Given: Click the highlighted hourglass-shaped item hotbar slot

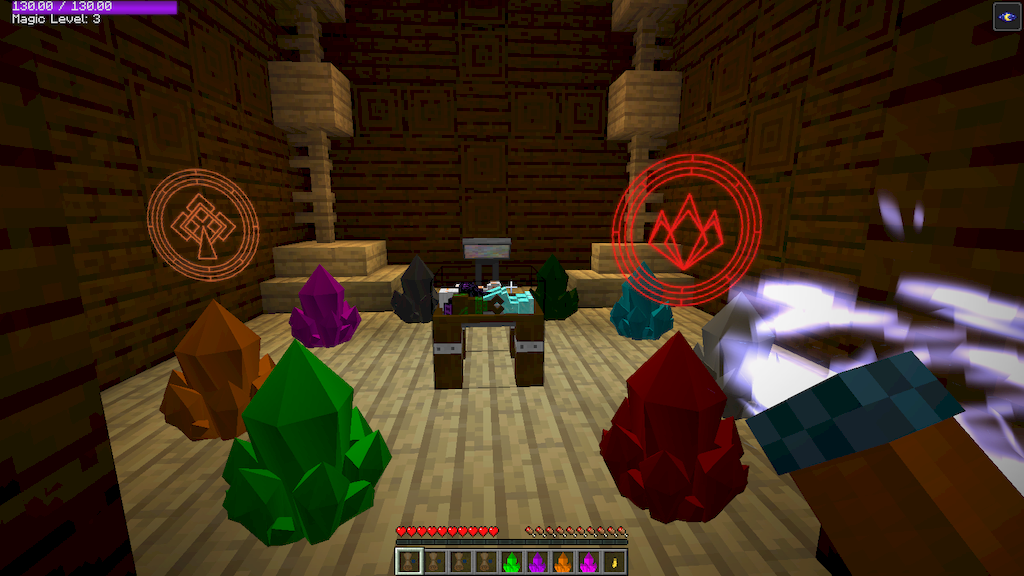Looking at the screenshot, I should [409, 562].
